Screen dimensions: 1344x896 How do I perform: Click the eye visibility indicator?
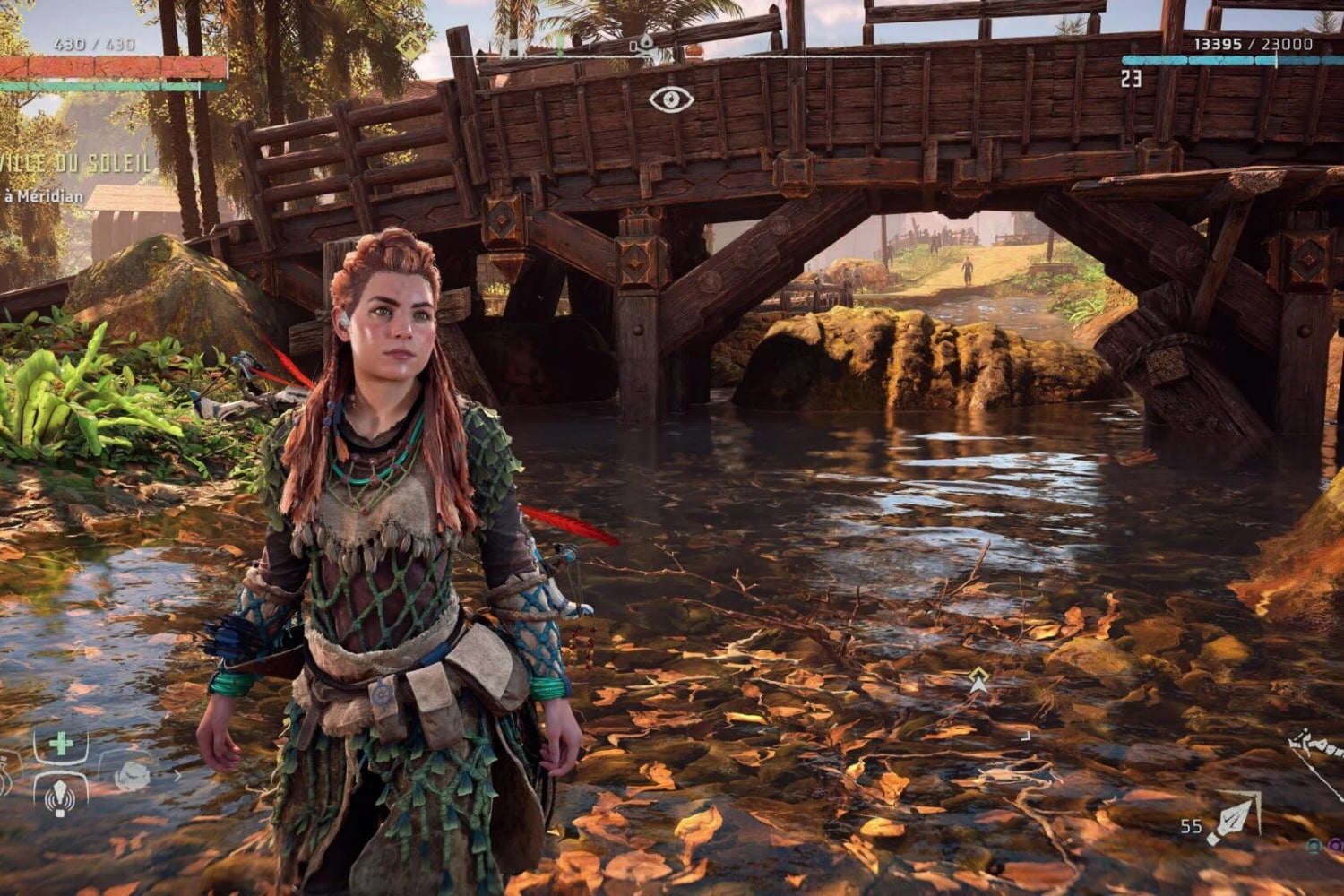pyautogui.click(x=671, y=99)
